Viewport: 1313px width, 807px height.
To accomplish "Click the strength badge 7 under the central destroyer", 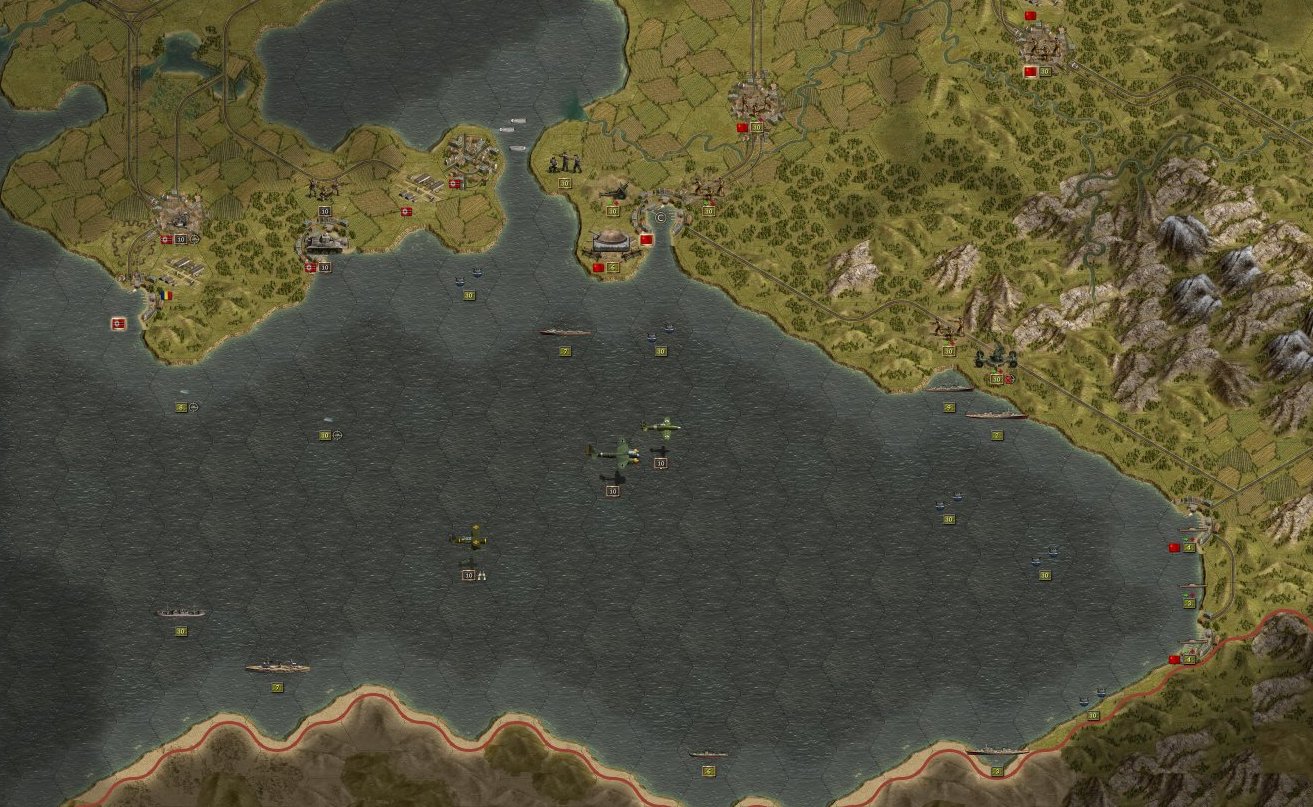I will pos(565,351).
